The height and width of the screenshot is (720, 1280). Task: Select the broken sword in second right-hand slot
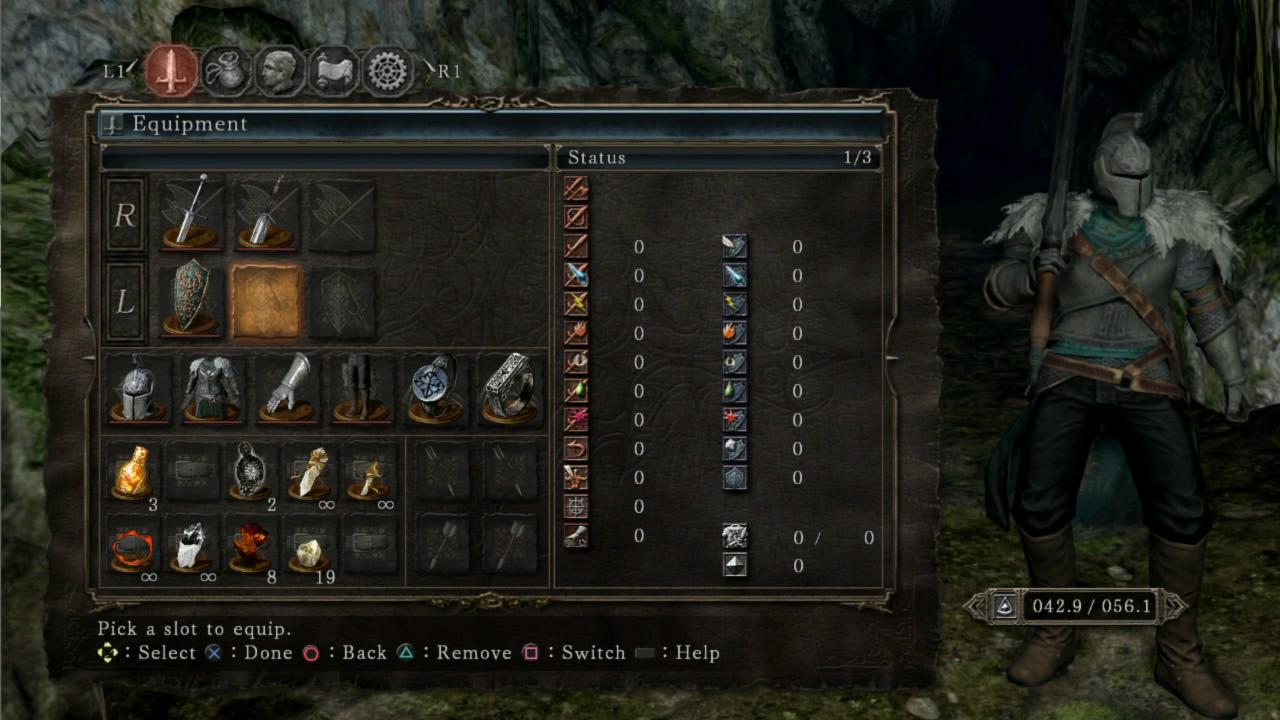(265, 214)
